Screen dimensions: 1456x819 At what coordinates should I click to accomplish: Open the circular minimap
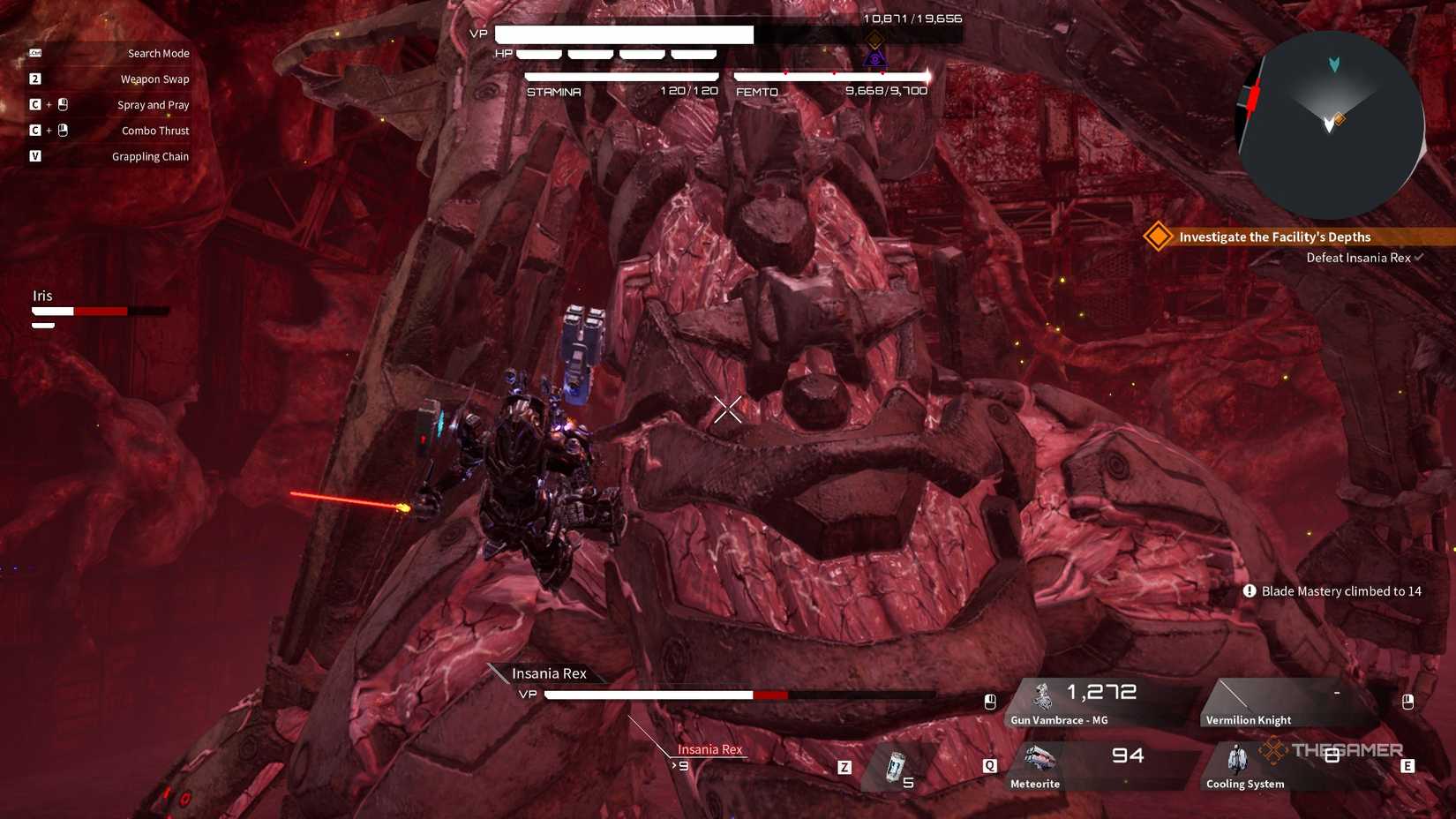(x=1332, y=125)
